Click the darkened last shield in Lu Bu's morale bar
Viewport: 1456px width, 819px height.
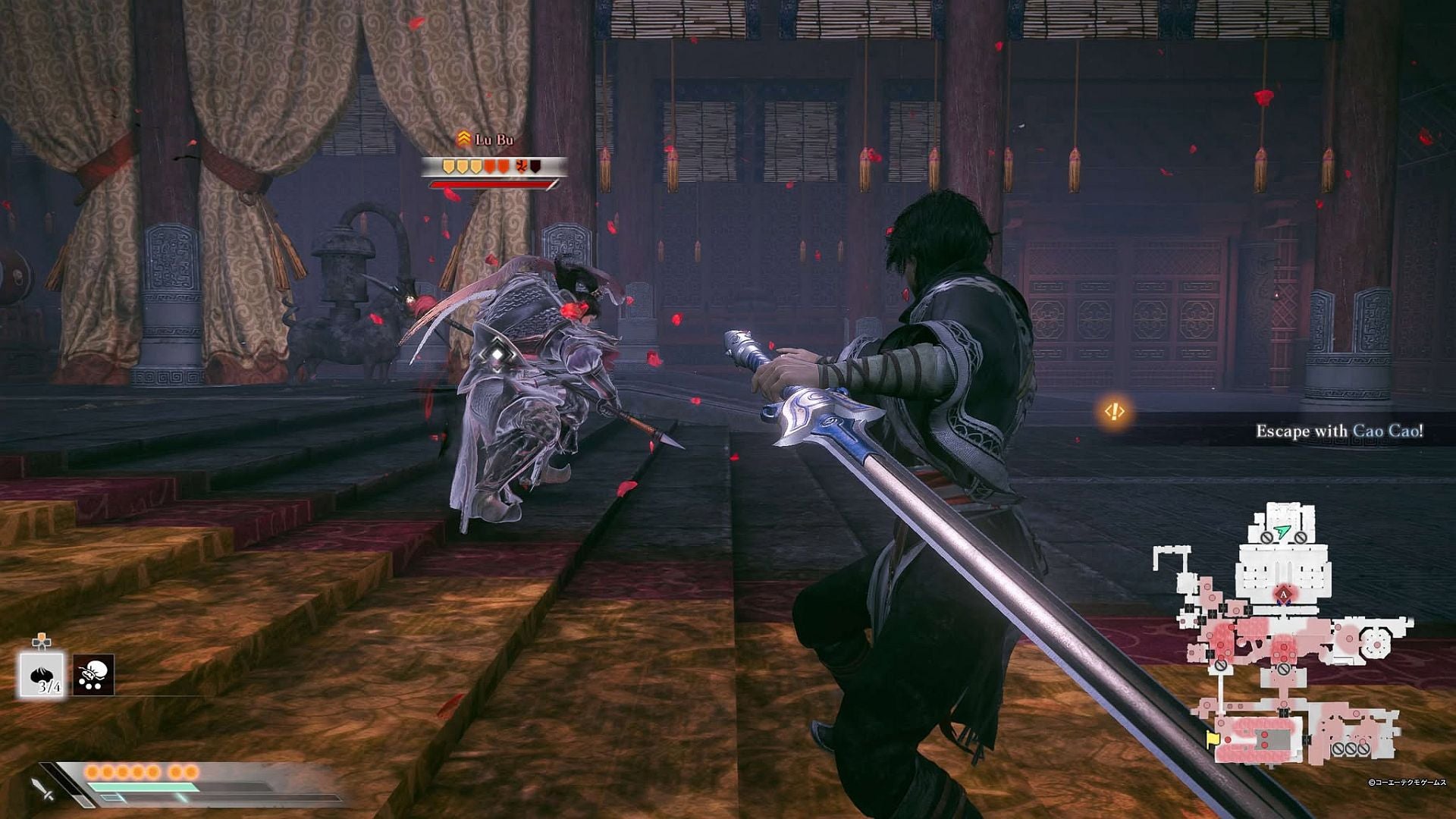pos(535,166)
